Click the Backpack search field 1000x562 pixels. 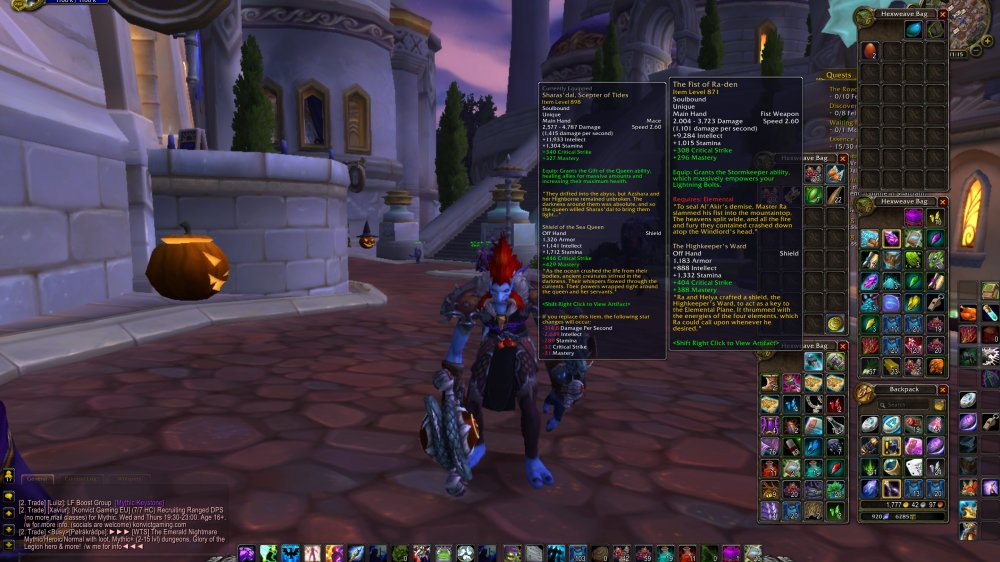[904, 405]
